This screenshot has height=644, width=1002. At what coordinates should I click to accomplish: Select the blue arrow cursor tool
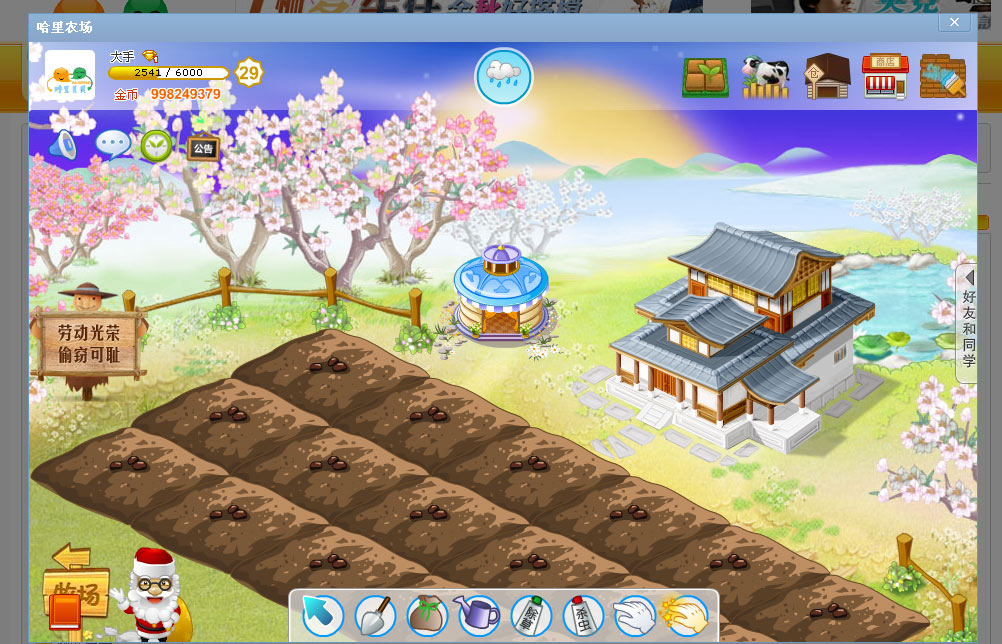coord(322,615)
